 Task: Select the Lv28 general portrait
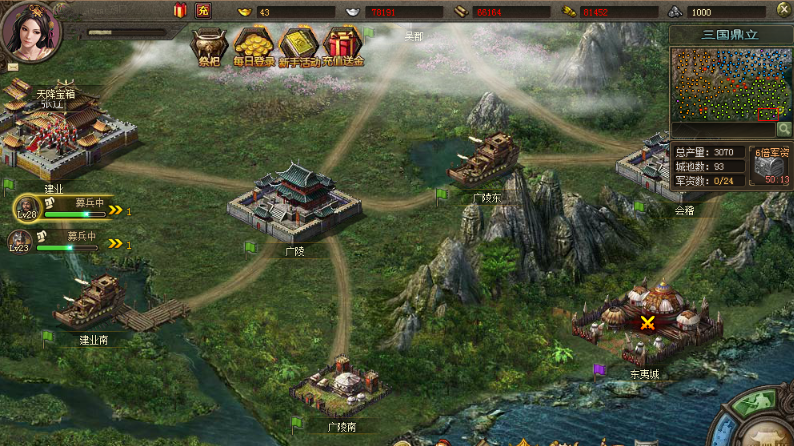click(26, 207)
